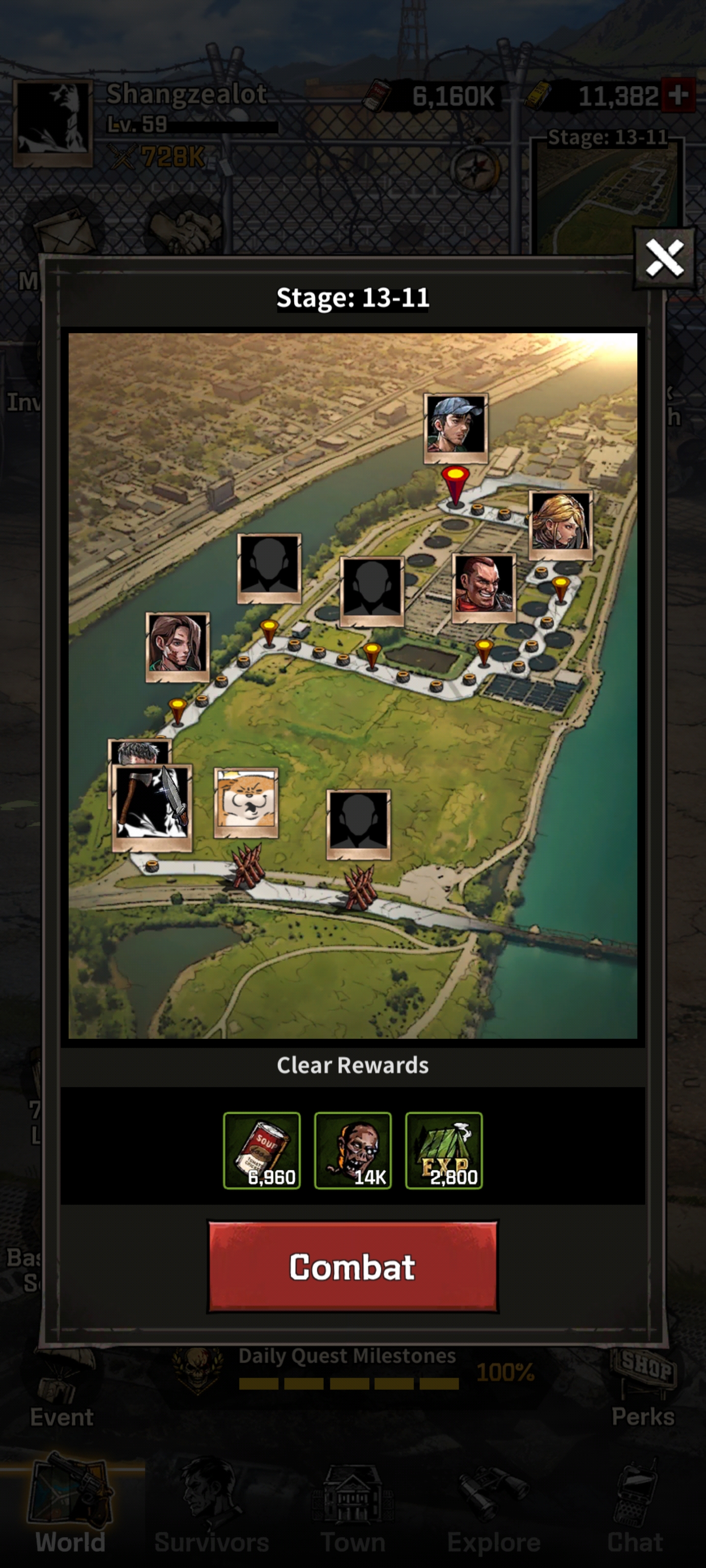This screenshot has height=1568, width=706.
Task: Open the Perks shop
Action: tap(644, 1388)
